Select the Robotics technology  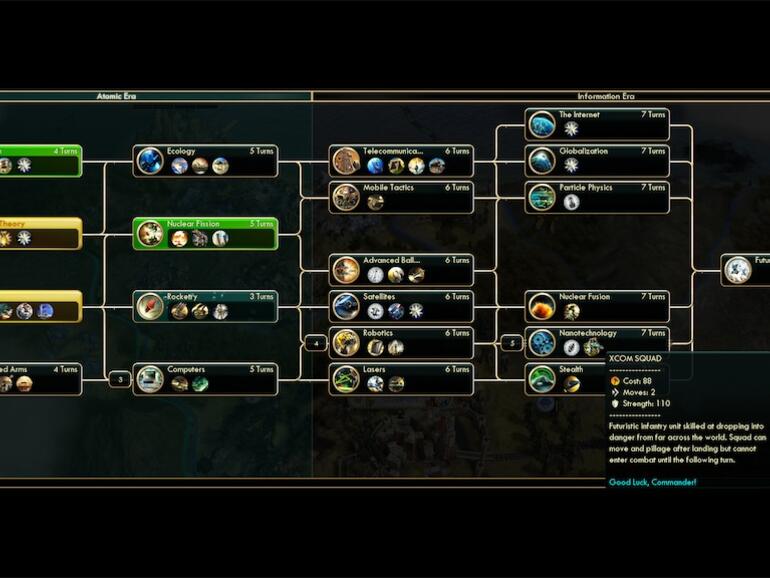(x=401, y=342)
